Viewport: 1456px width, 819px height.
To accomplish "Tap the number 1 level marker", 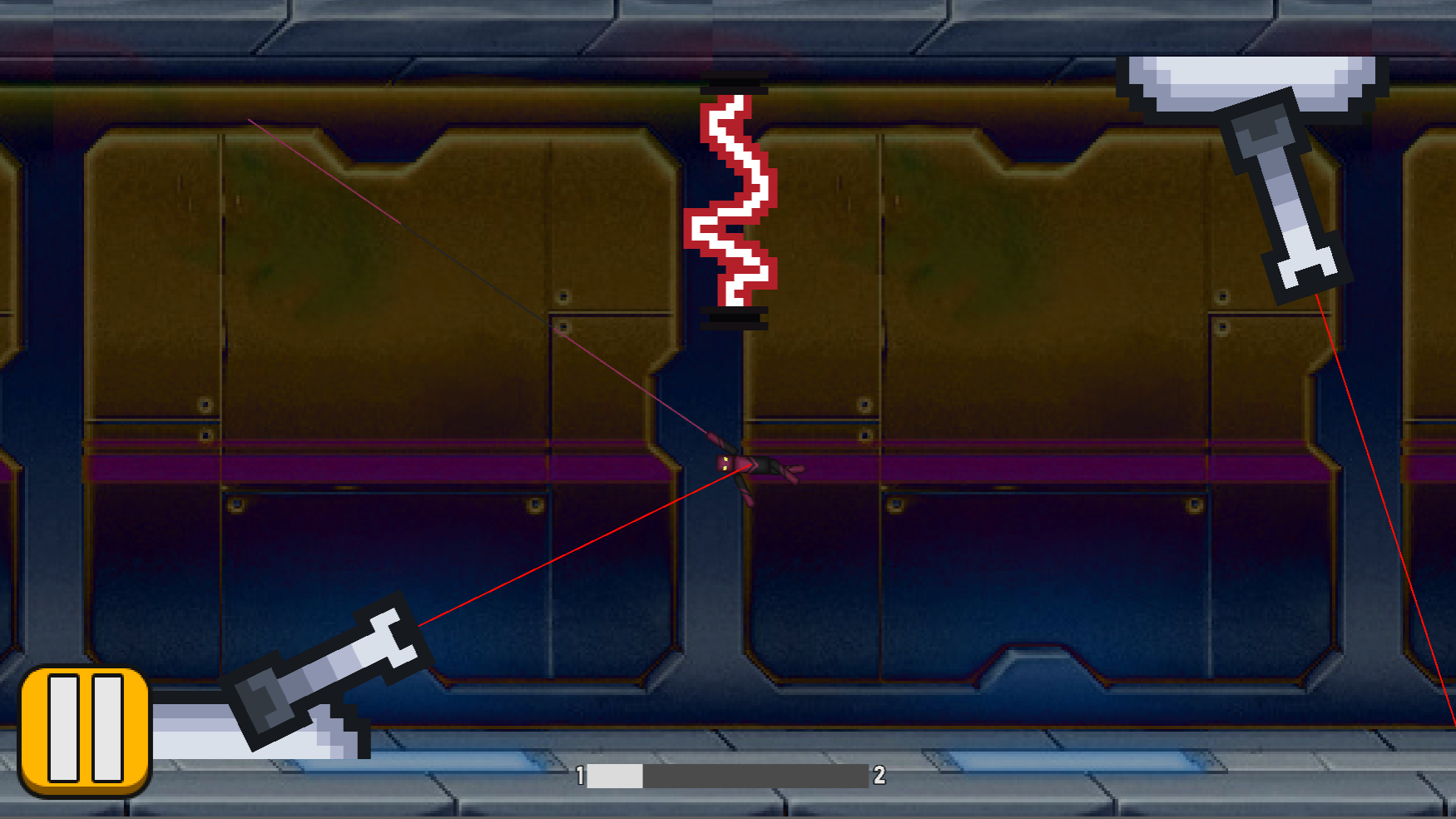I will (579, 776).
